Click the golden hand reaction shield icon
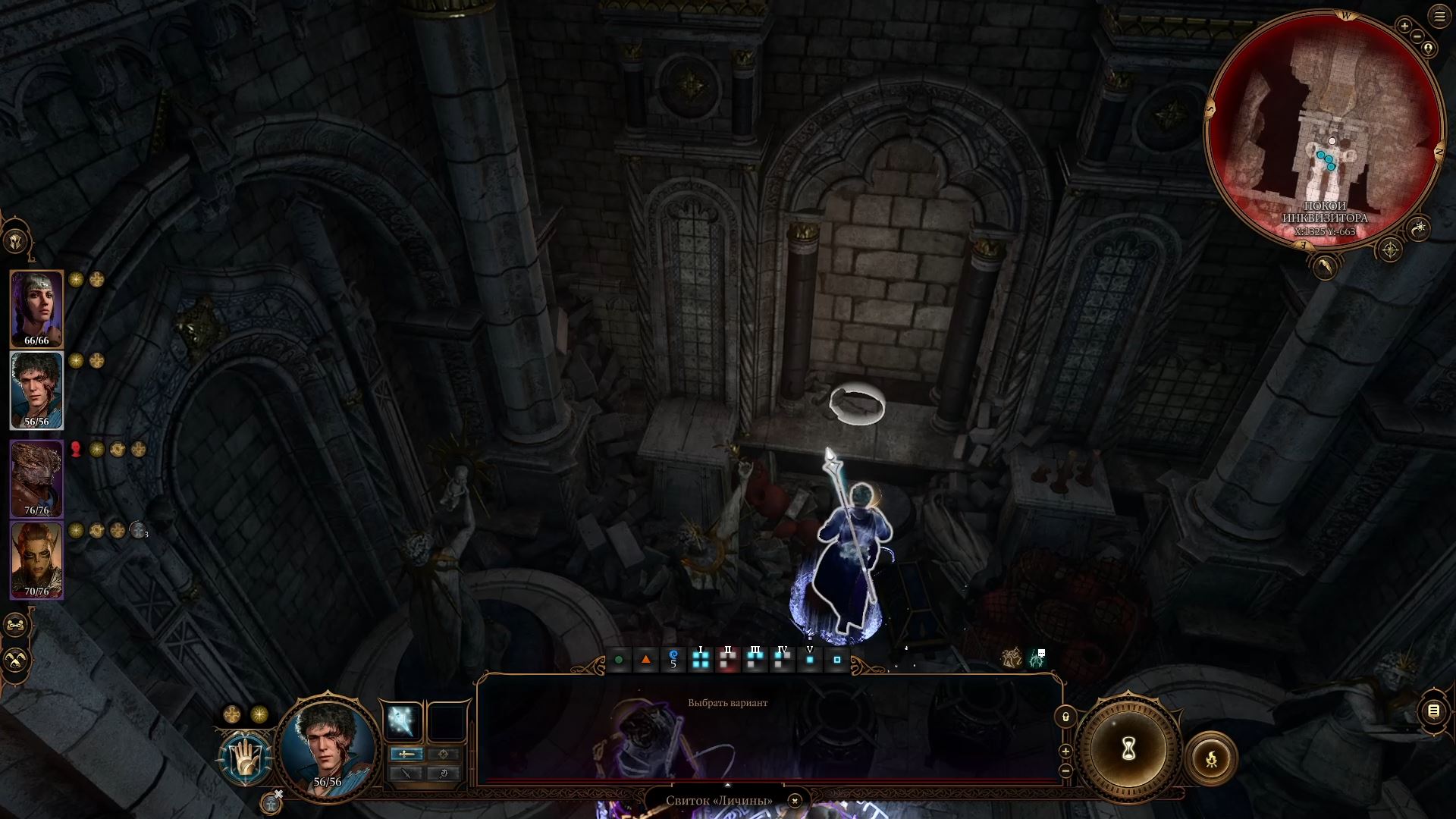1456x819 pixels. pyautogui.click(x=245, y=758)
